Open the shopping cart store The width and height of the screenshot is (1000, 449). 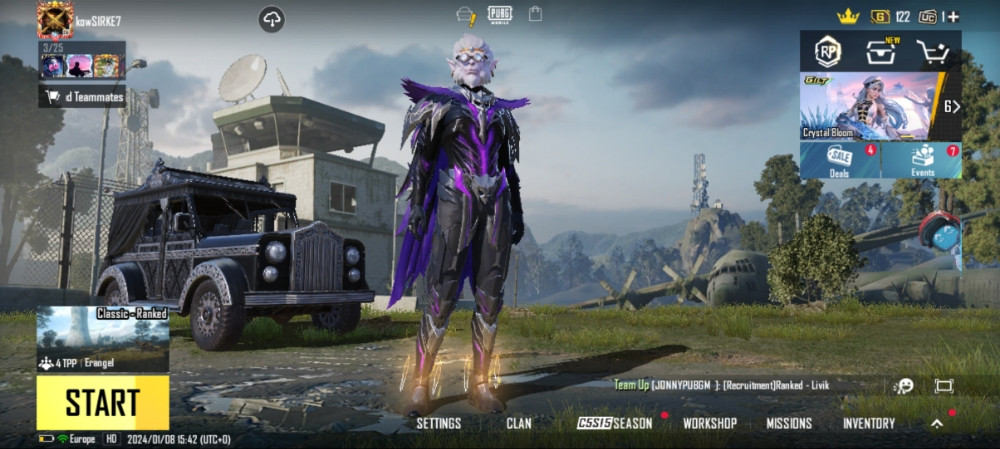click(x=932, y=52)
